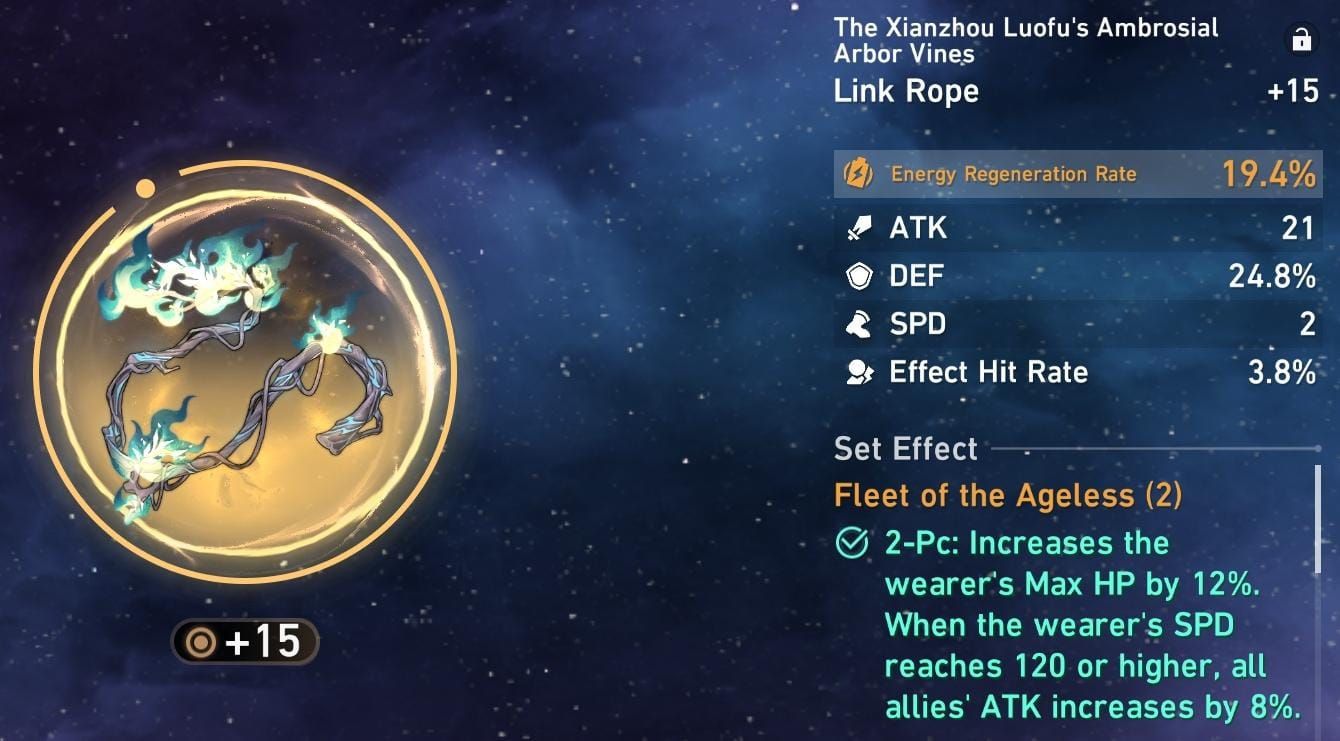Viewport: 1340px width, 741px height.
Task: Click the checkmark icon beside the 2-Pc effect
Action: point(851,543)
